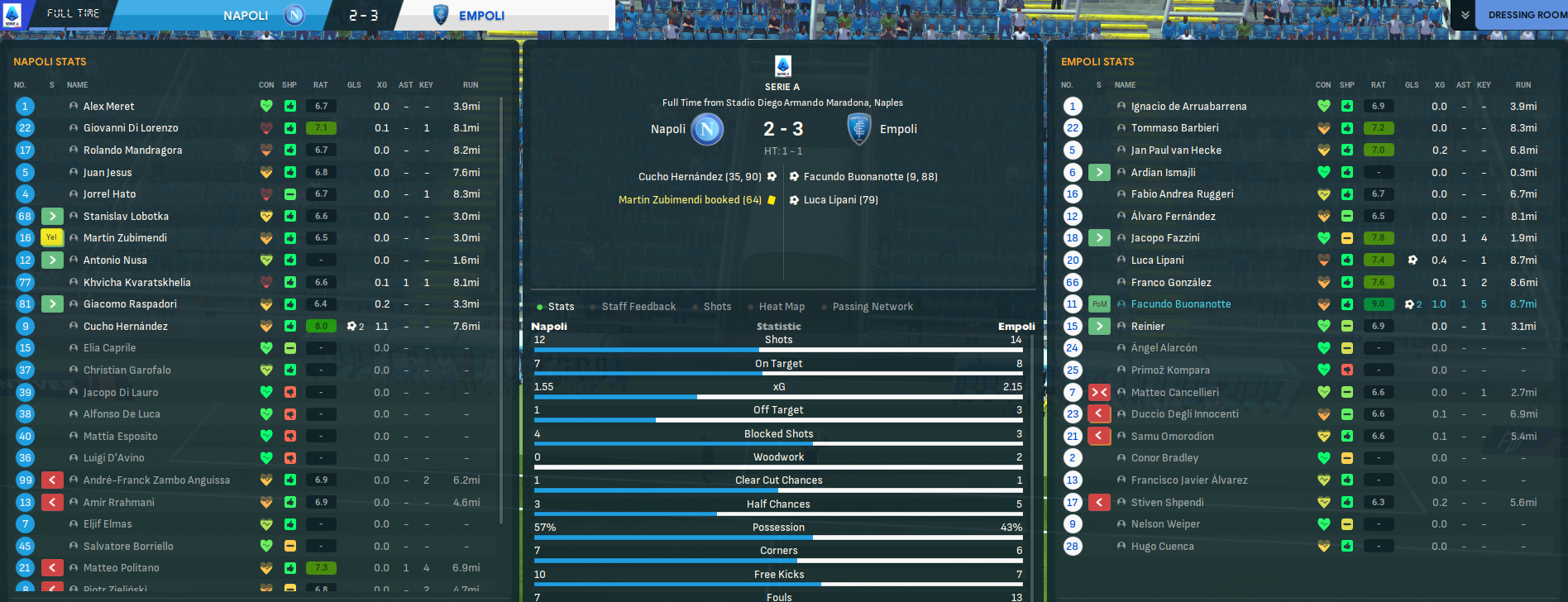This screenshot has width=1568, height=602.
Task: Switch to the Staff Feedback tab
Action: tap(638, 307)
